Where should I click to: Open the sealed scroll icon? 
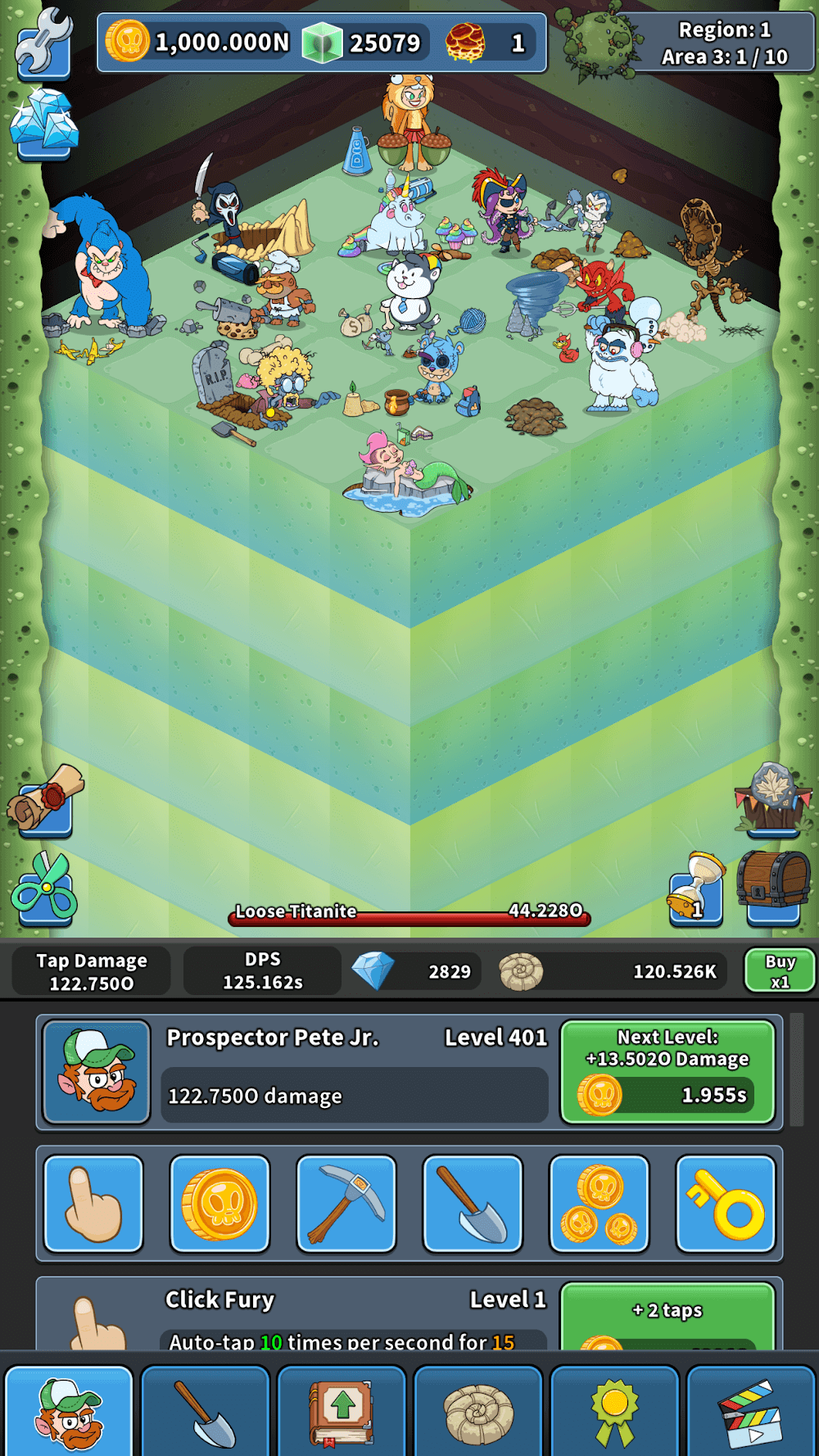45,800
